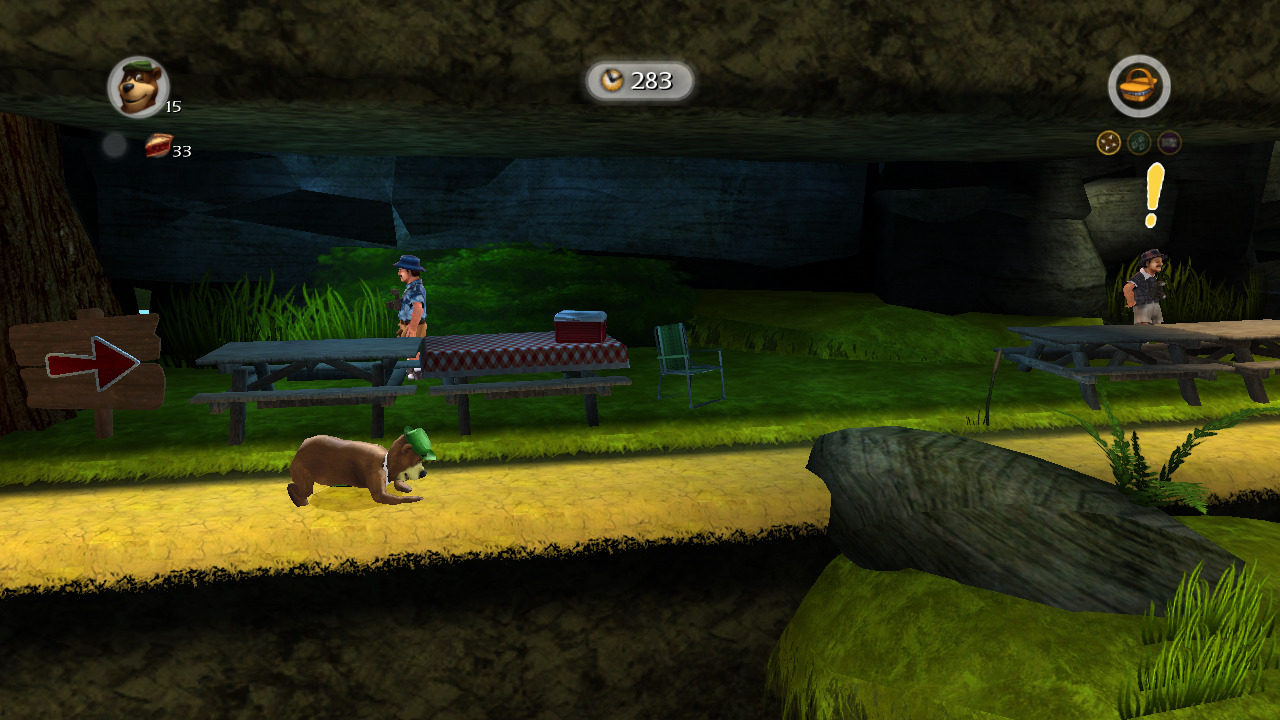This screenshot has width=1280, height=720.
Task: Select the cherry pie slice icon
Action: [x=158, y=145]
